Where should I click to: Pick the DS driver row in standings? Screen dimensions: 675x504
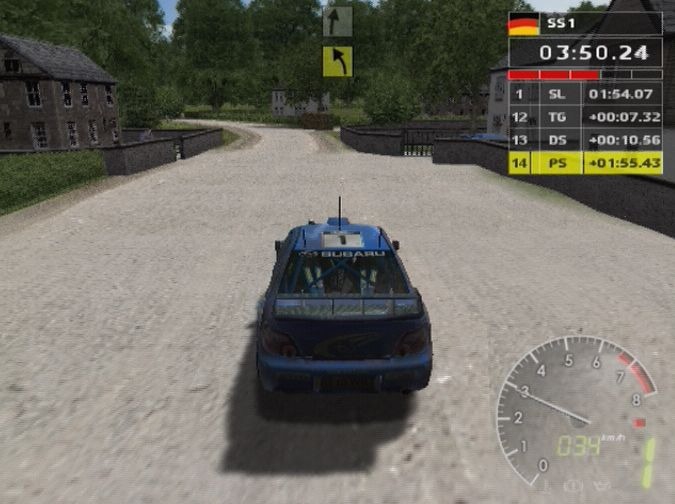click(x=585, y=139)
